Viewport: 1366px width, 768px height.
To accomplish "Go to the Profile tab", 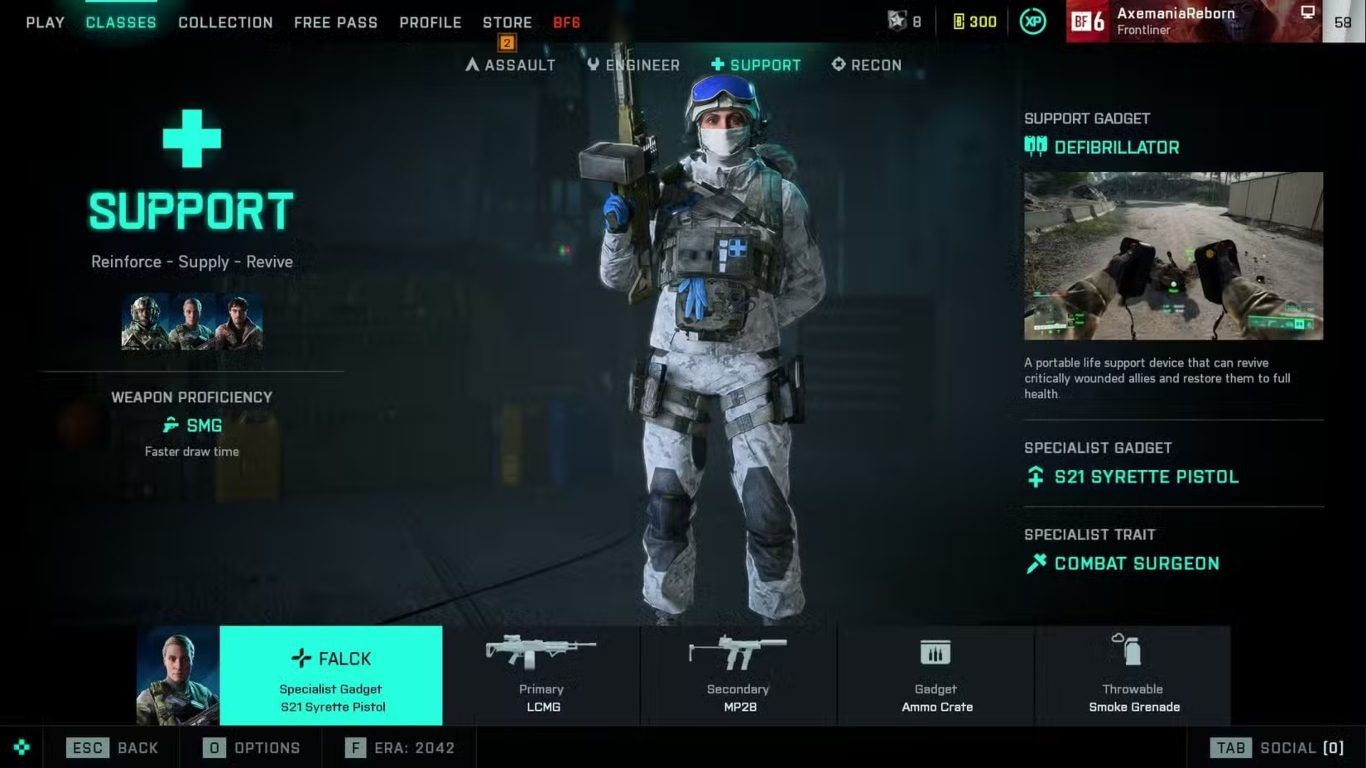I will point(430,22).
